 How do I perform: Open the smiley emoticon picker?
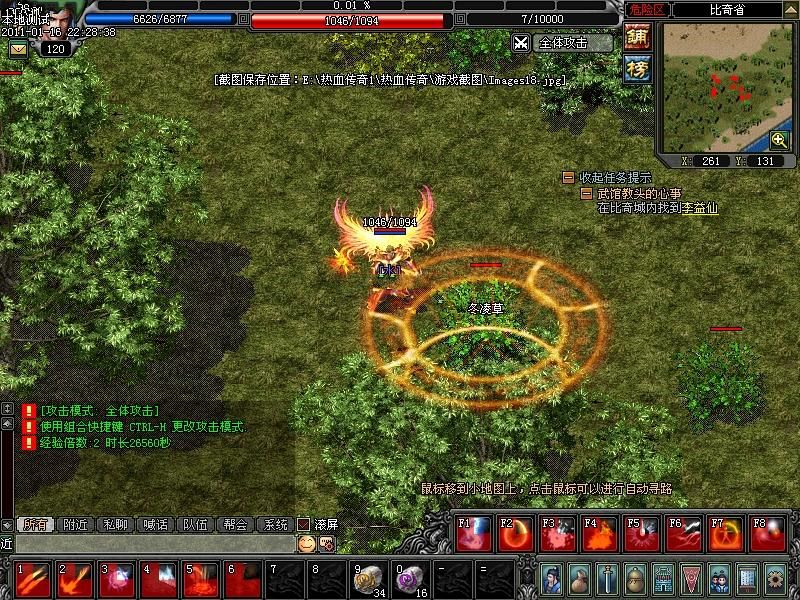click(x=306, y=544)
